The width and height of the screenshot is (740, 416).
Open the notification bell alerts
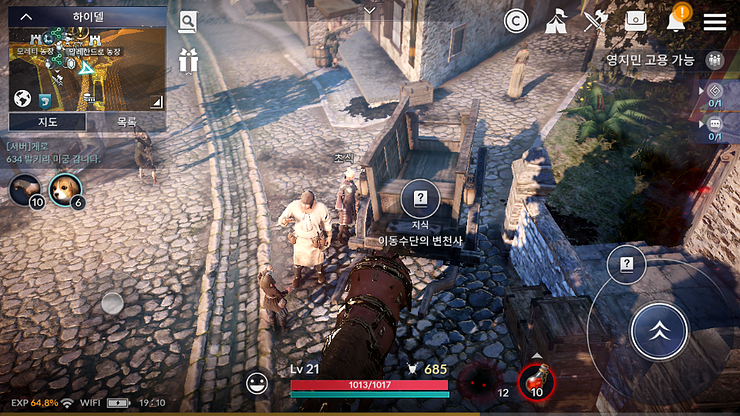point(677,20)
